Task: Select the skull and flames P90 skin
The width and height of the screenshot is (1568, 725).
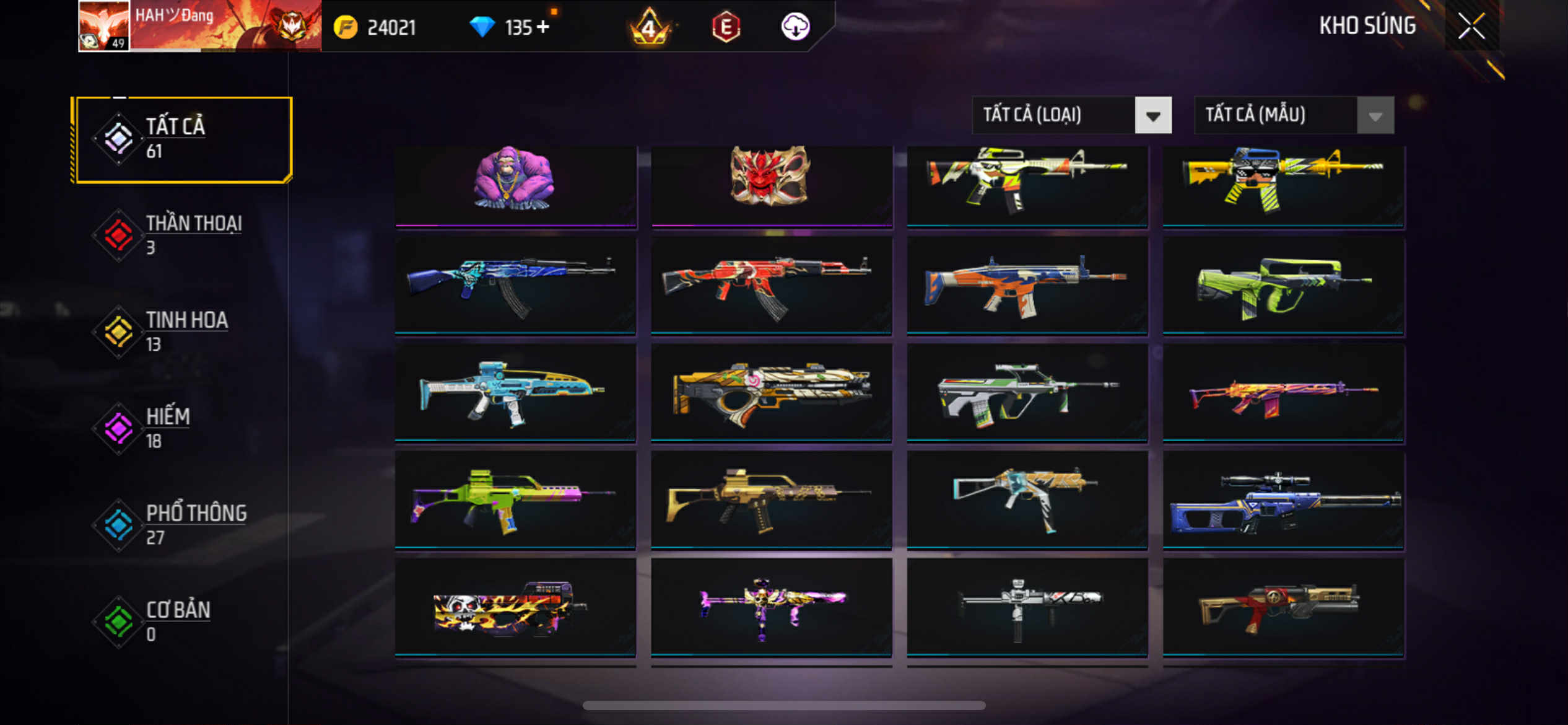Action: click(x=515, y=607)
